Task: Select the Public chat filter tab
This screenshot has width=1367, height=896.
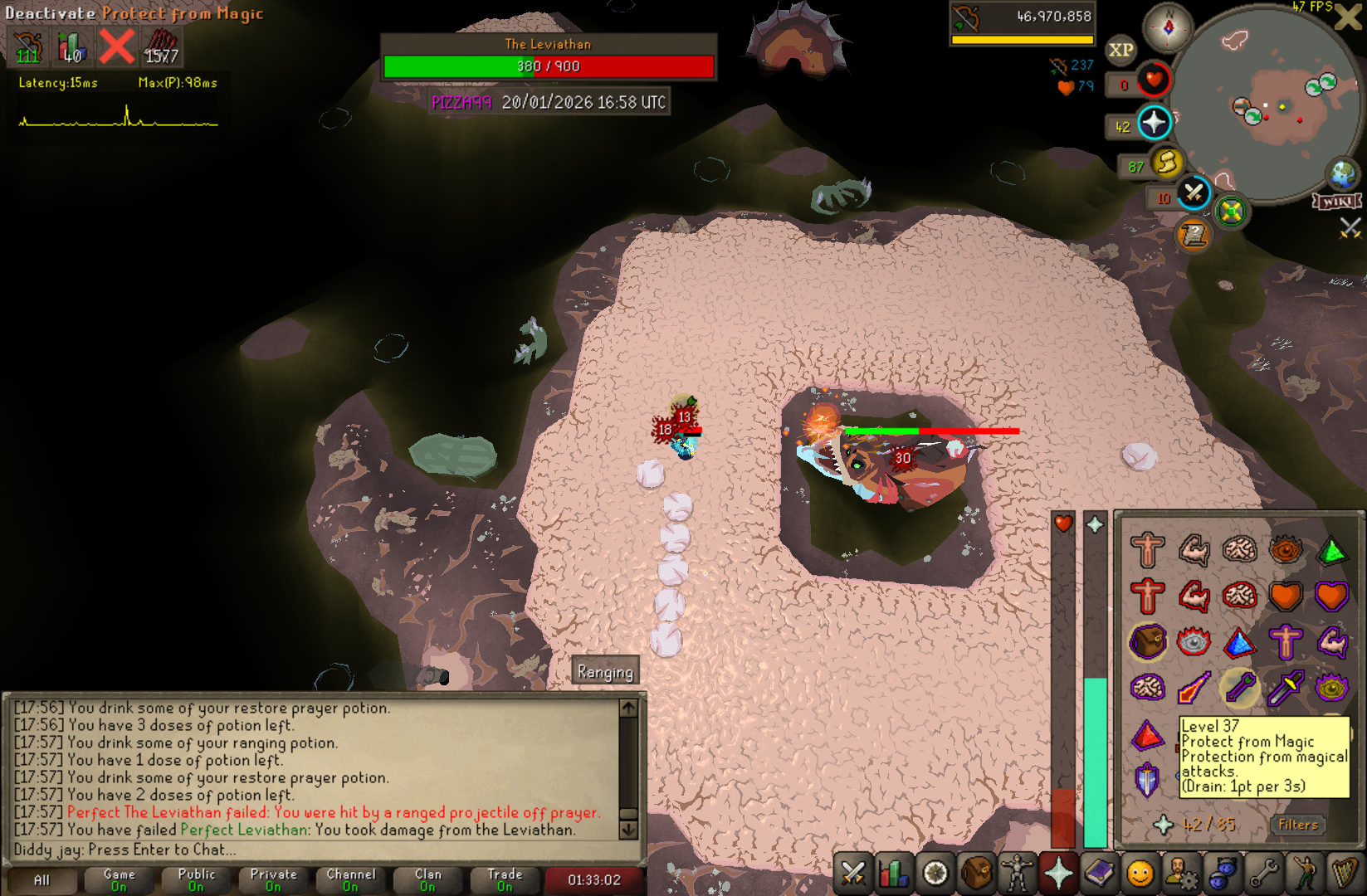Action: click(196, 879)
